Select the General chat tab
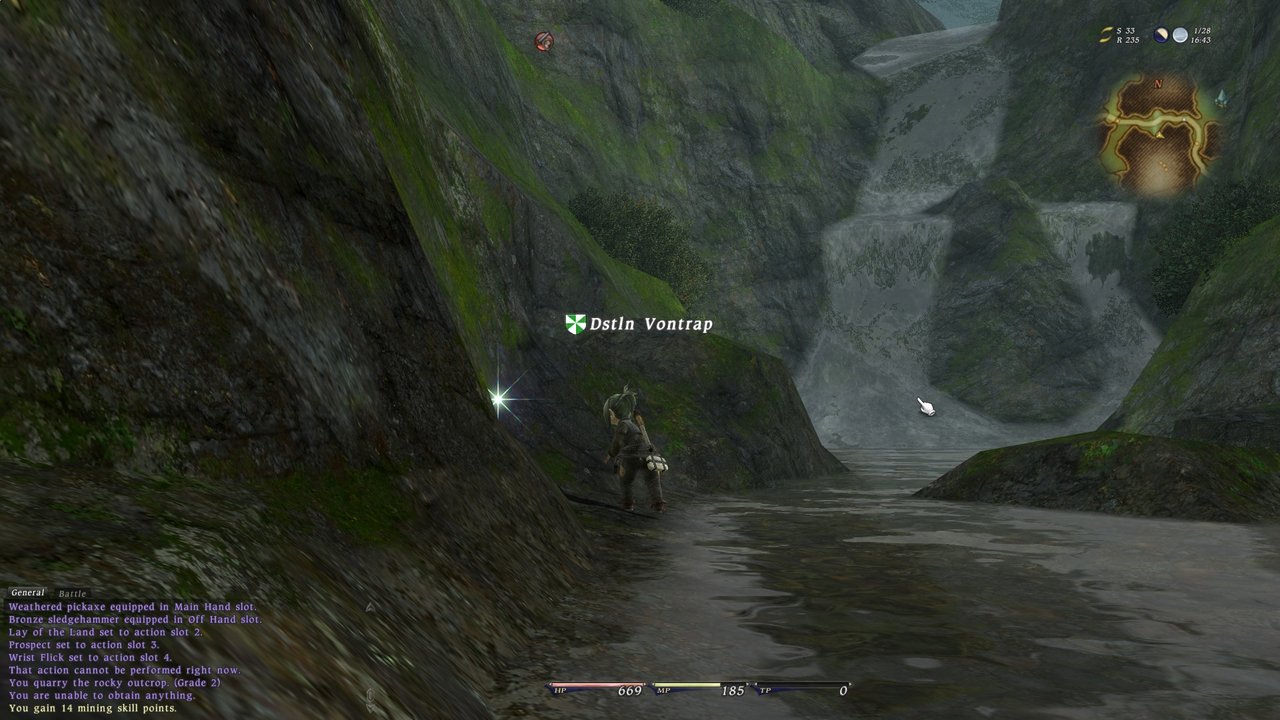 tap(27, 593)
